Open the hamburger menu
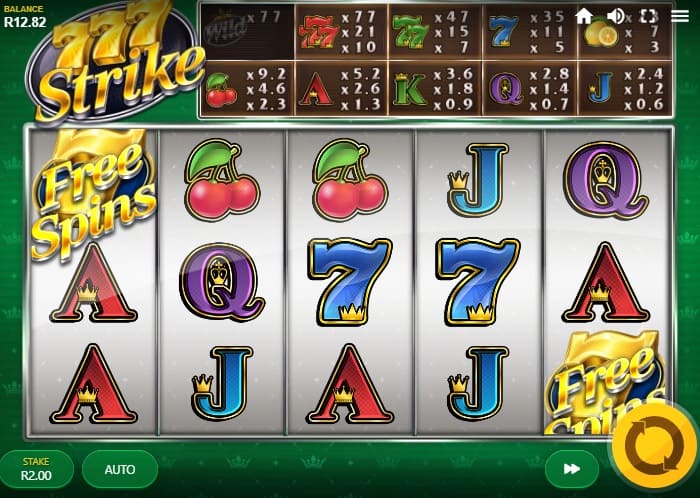 tap(680, 16)
